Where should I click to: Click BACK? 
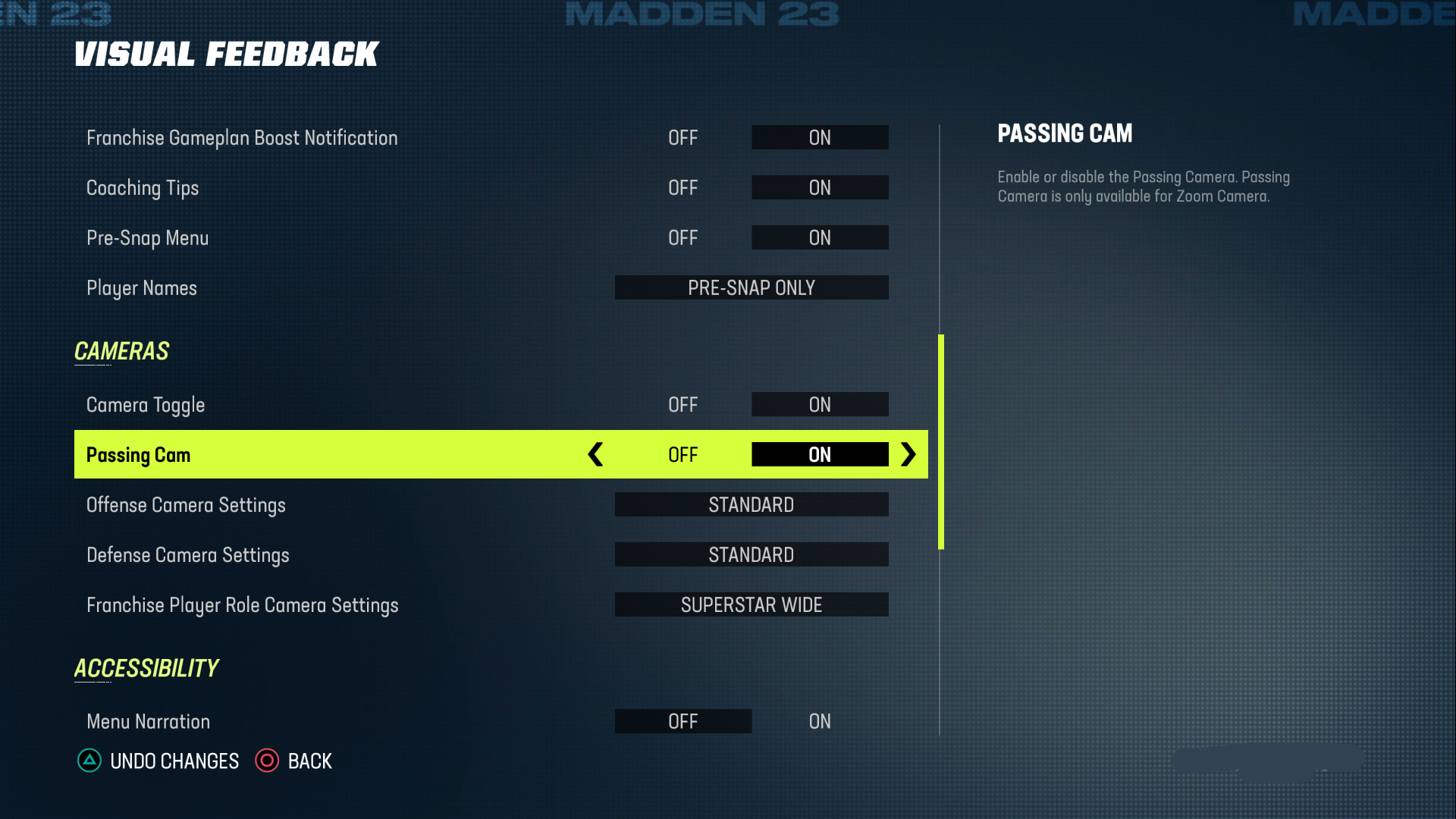click(x=310, y=761)
